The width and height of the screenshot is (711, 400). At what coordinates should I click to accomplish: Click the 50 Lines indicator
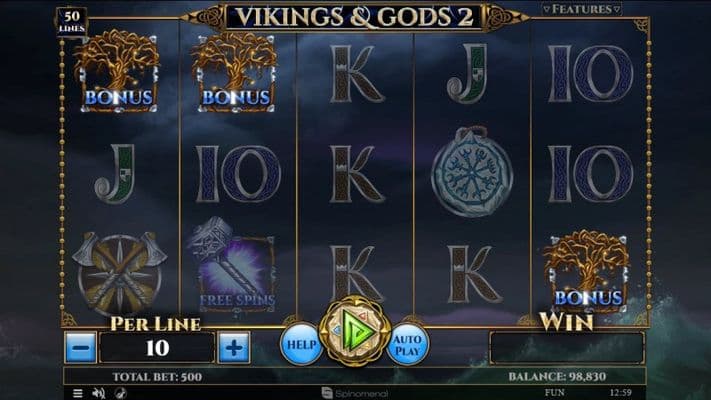click(73, 22)
